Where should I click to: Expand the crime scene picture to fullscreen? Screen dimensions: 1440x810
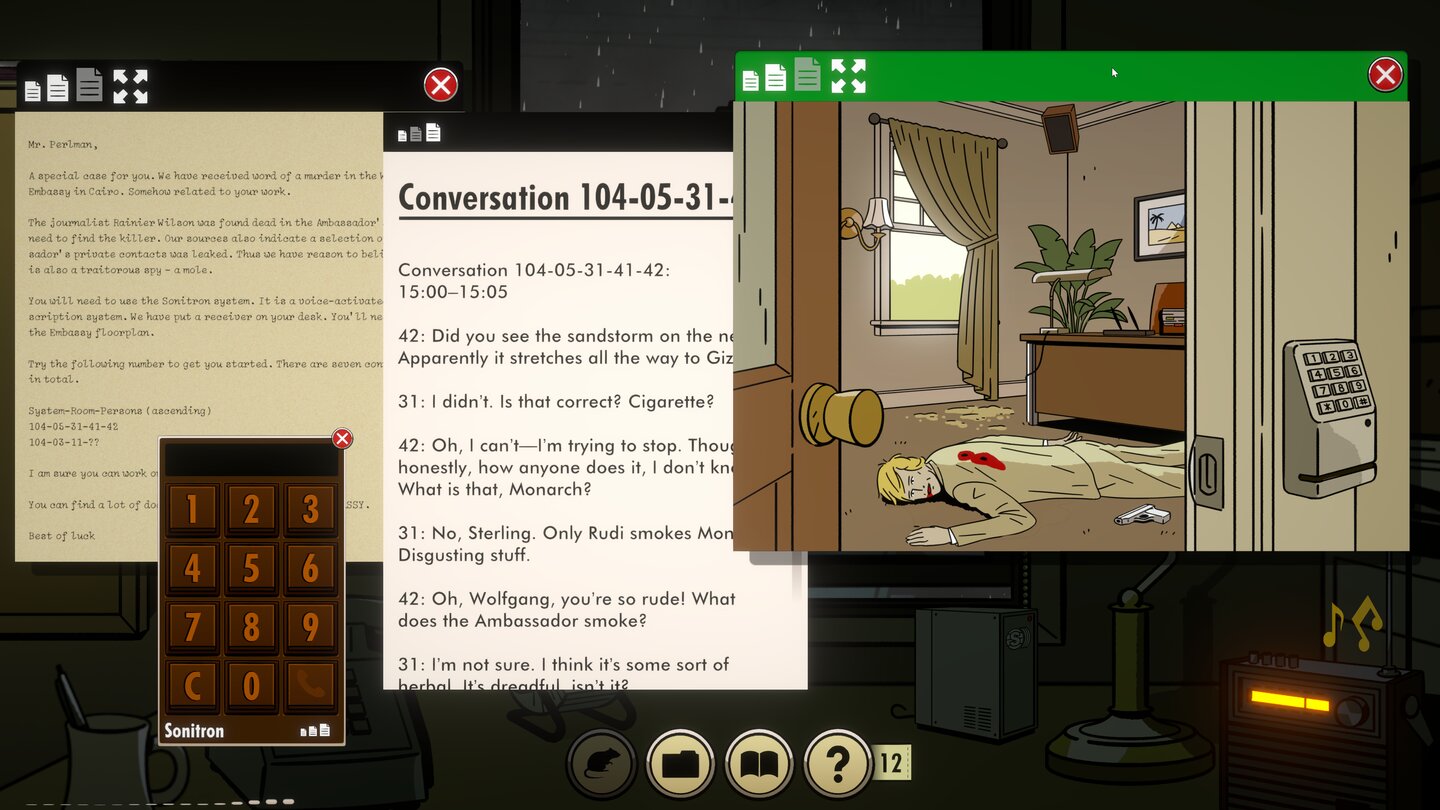click(x=848, y=76)
